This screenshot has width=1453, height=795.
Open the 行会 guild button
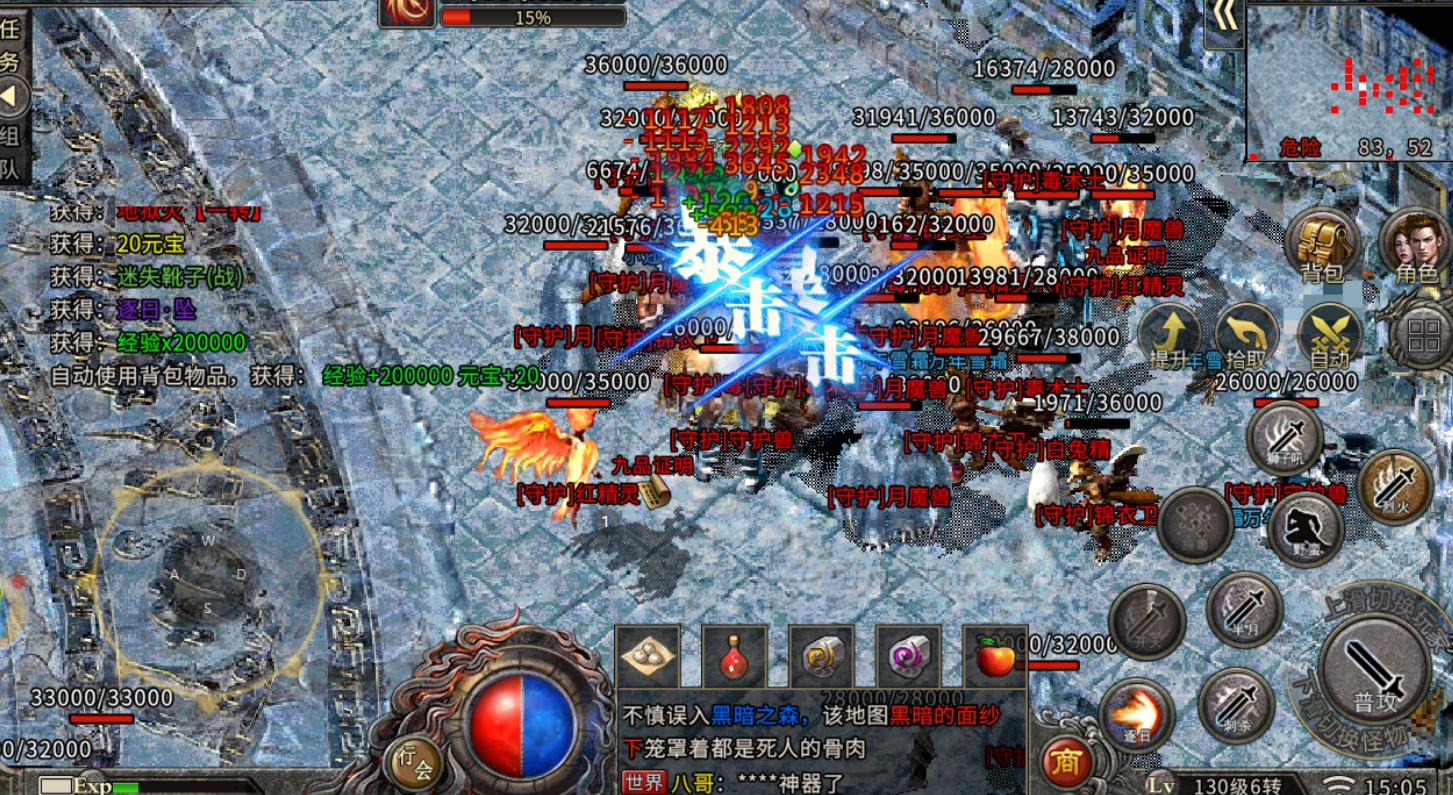click(x=414, y=763)
